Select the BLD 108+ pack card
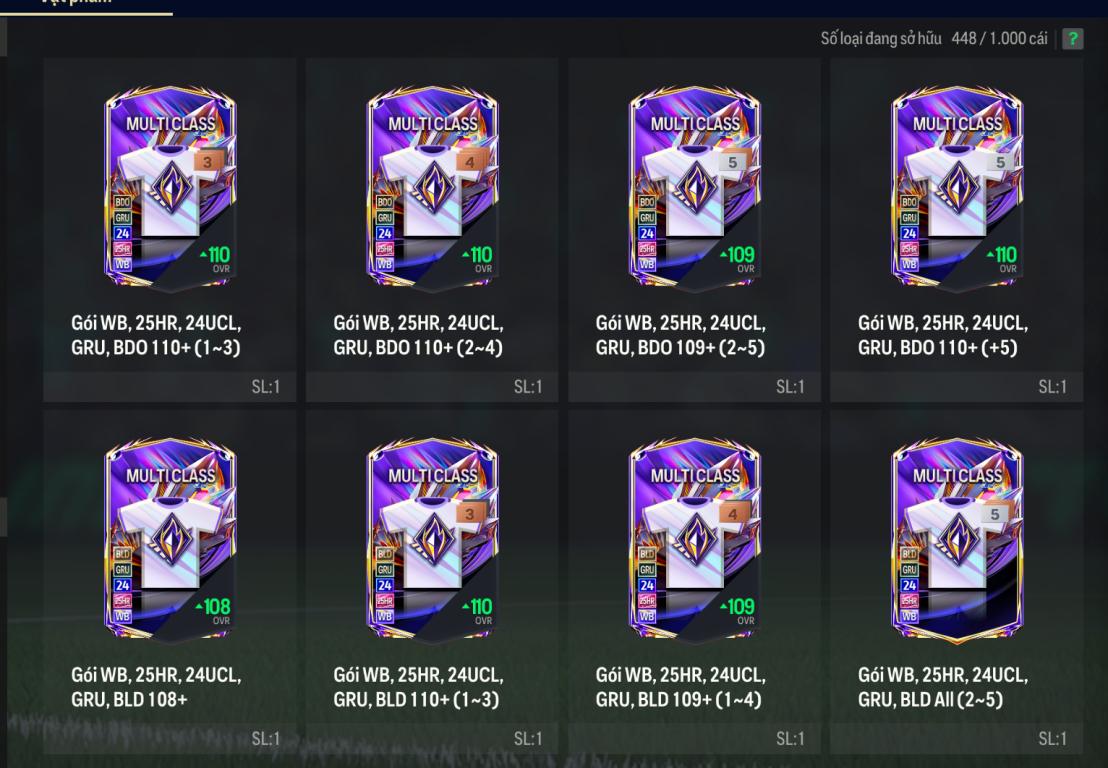 (169, 541)
